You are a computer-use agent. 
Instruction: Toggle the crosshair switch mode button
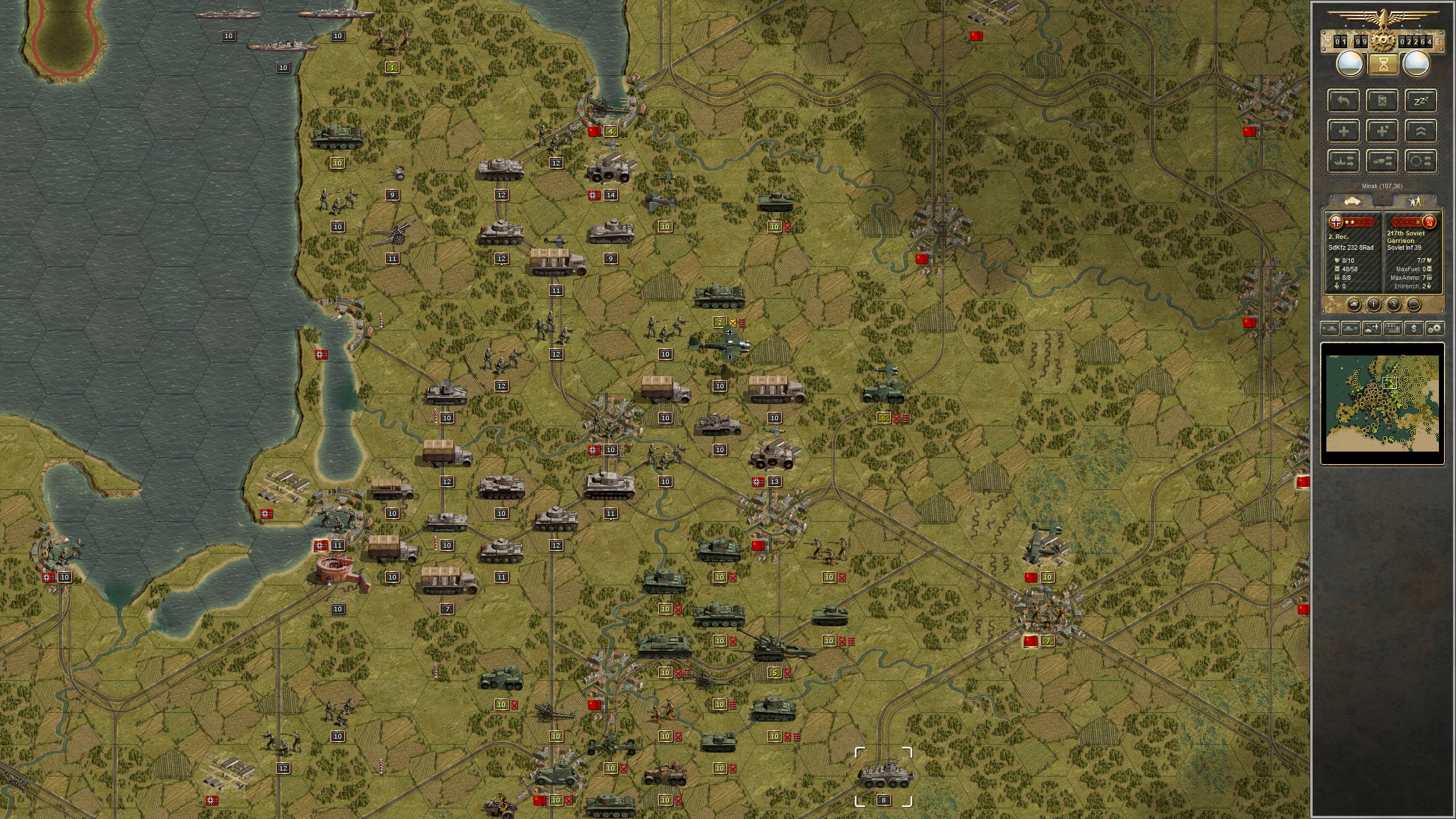click(1420, 162)
